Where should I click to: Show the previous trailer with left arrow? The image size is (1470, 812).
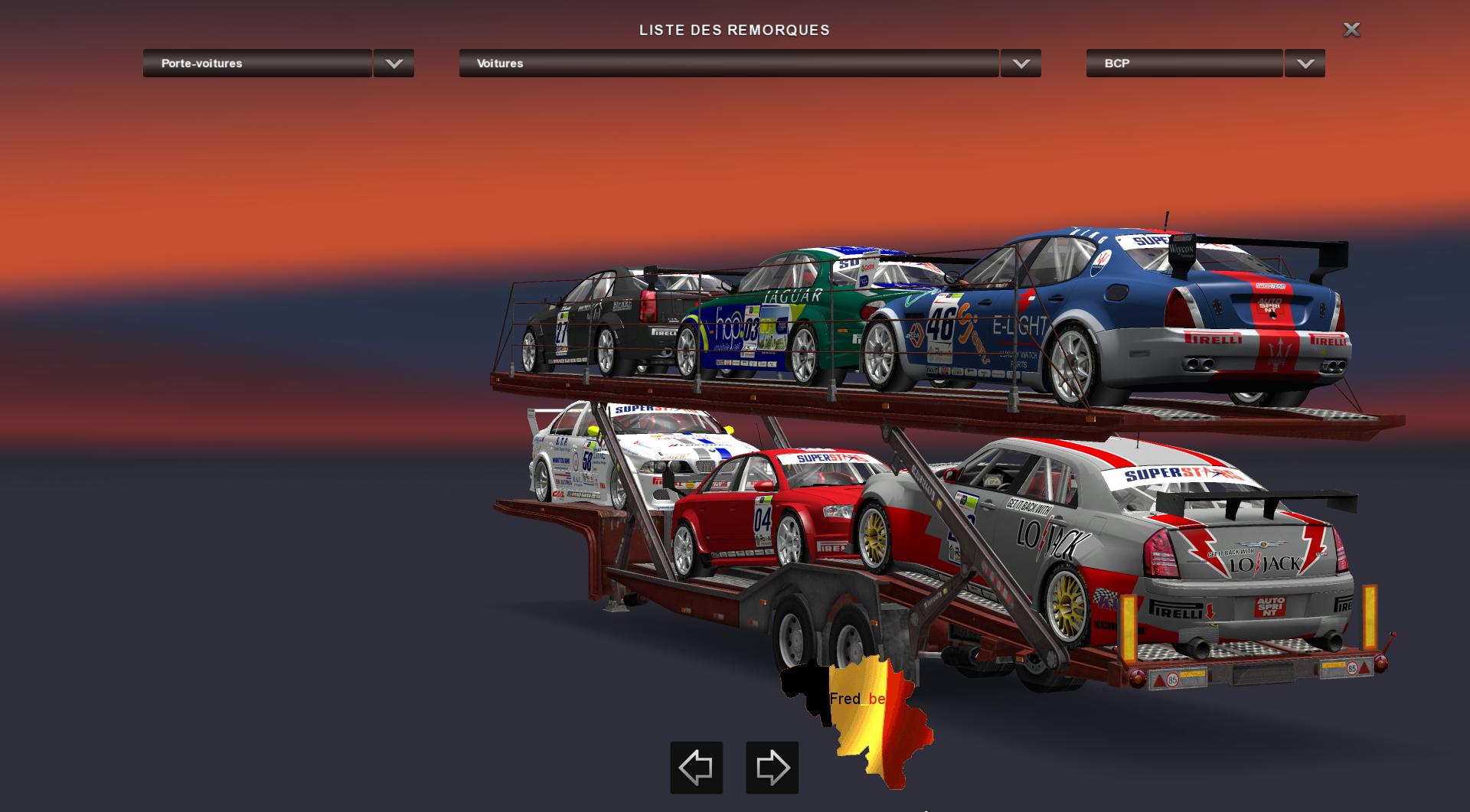click(696, 767)
